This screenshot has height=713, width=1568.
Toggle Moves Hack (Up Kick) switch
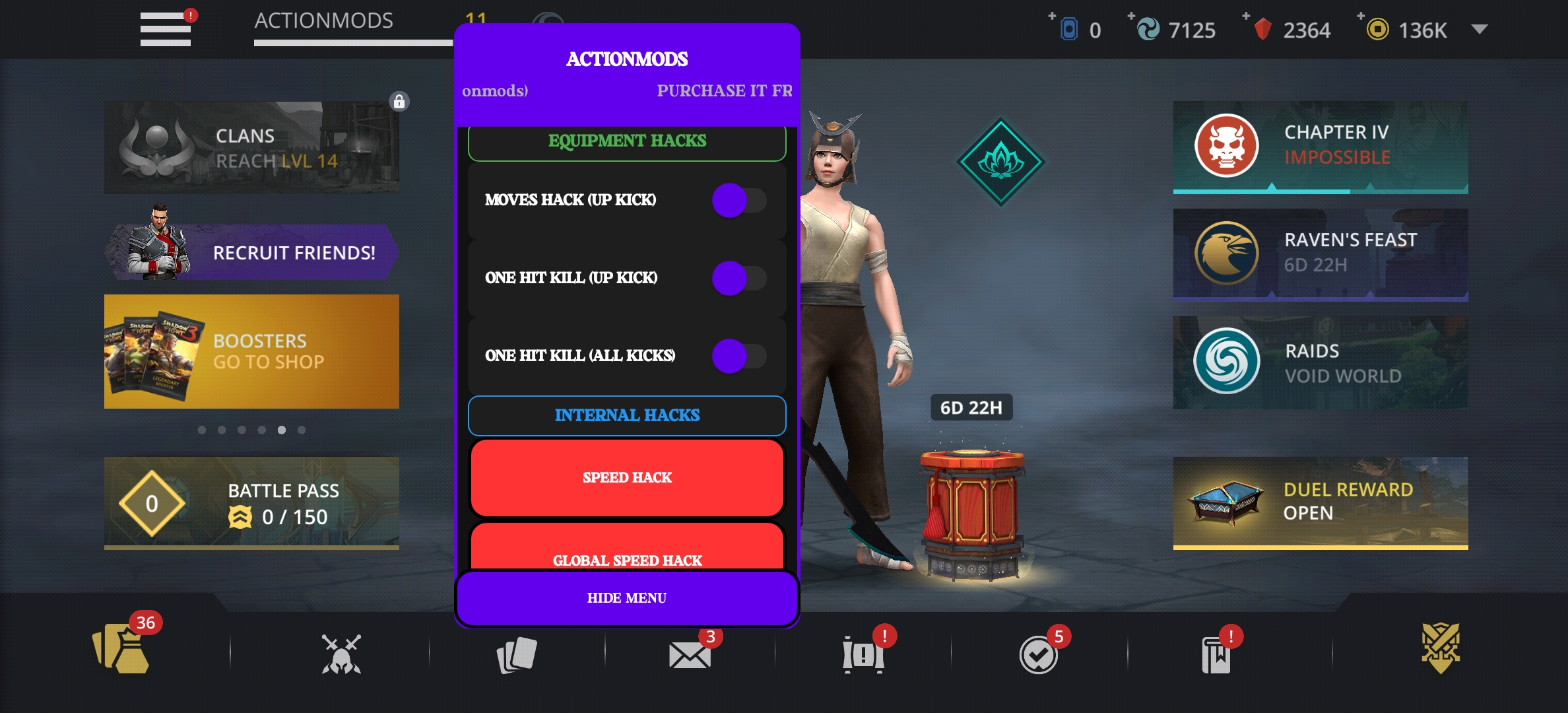click(x=738, y=200)
